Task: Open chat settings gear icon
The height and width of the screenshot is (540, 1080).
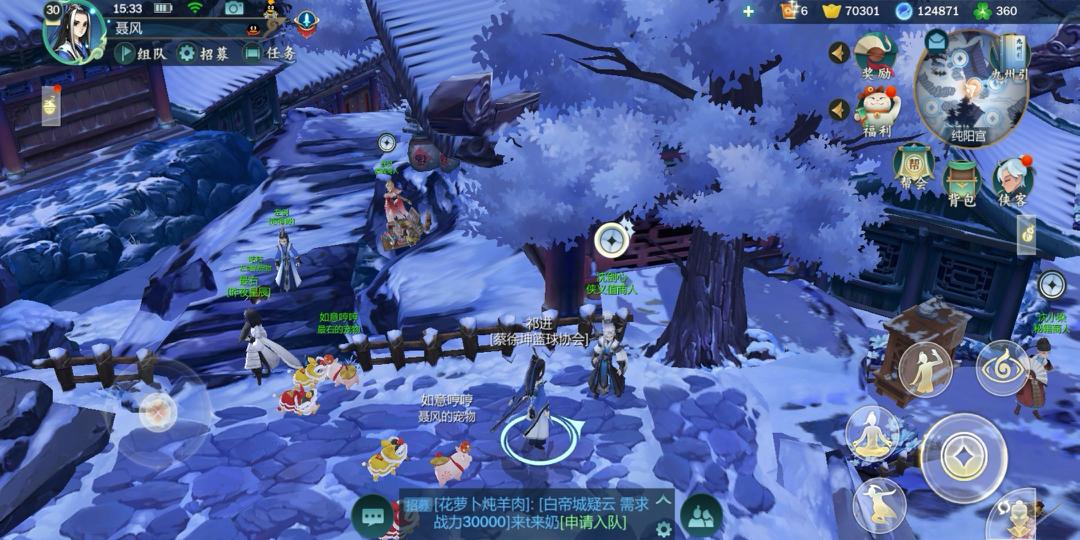Action: [x=663, y=527]
